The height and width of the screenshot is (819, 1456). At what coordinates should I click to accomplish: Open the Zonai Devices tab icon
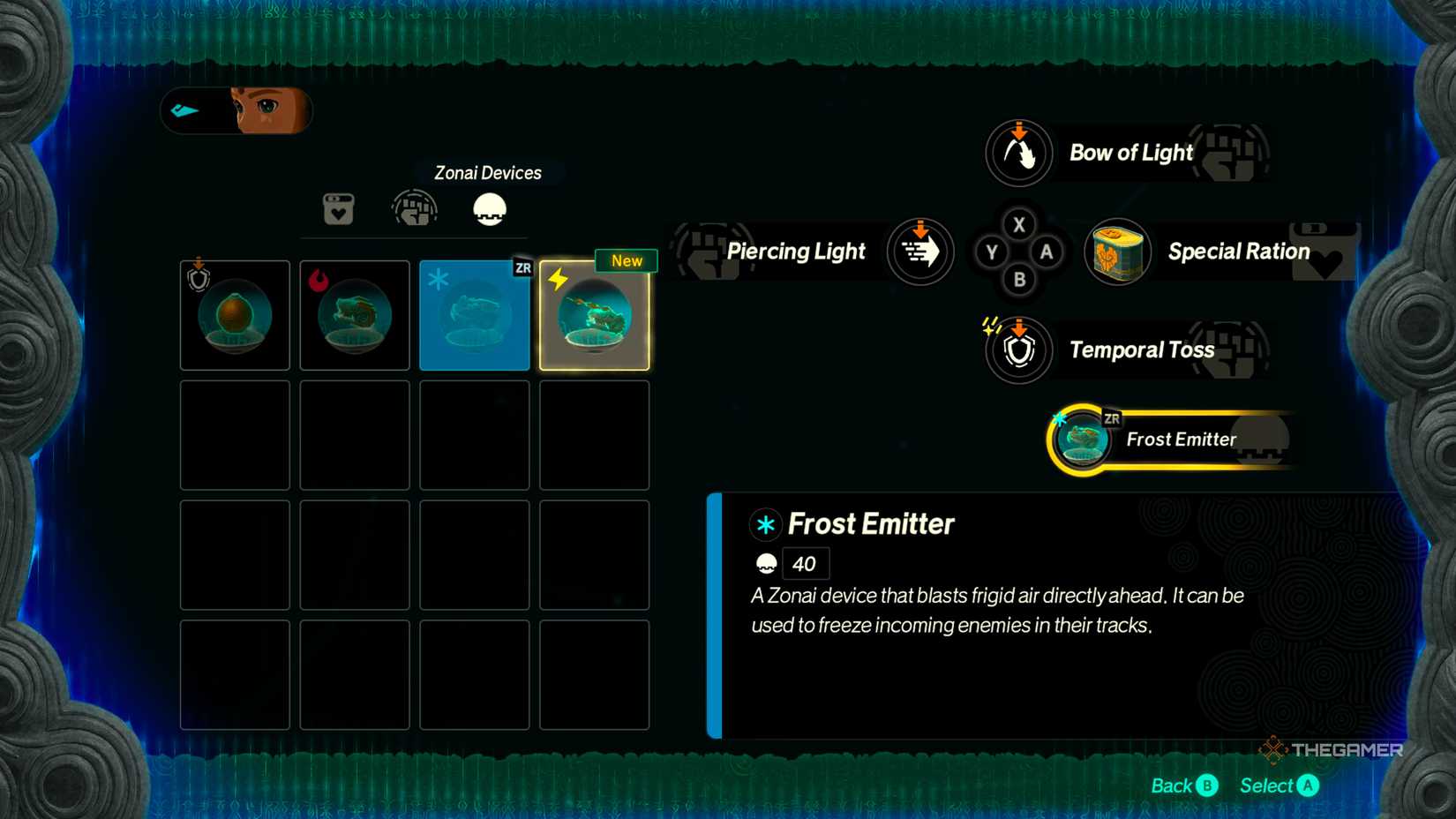click(x=488, y=209)
